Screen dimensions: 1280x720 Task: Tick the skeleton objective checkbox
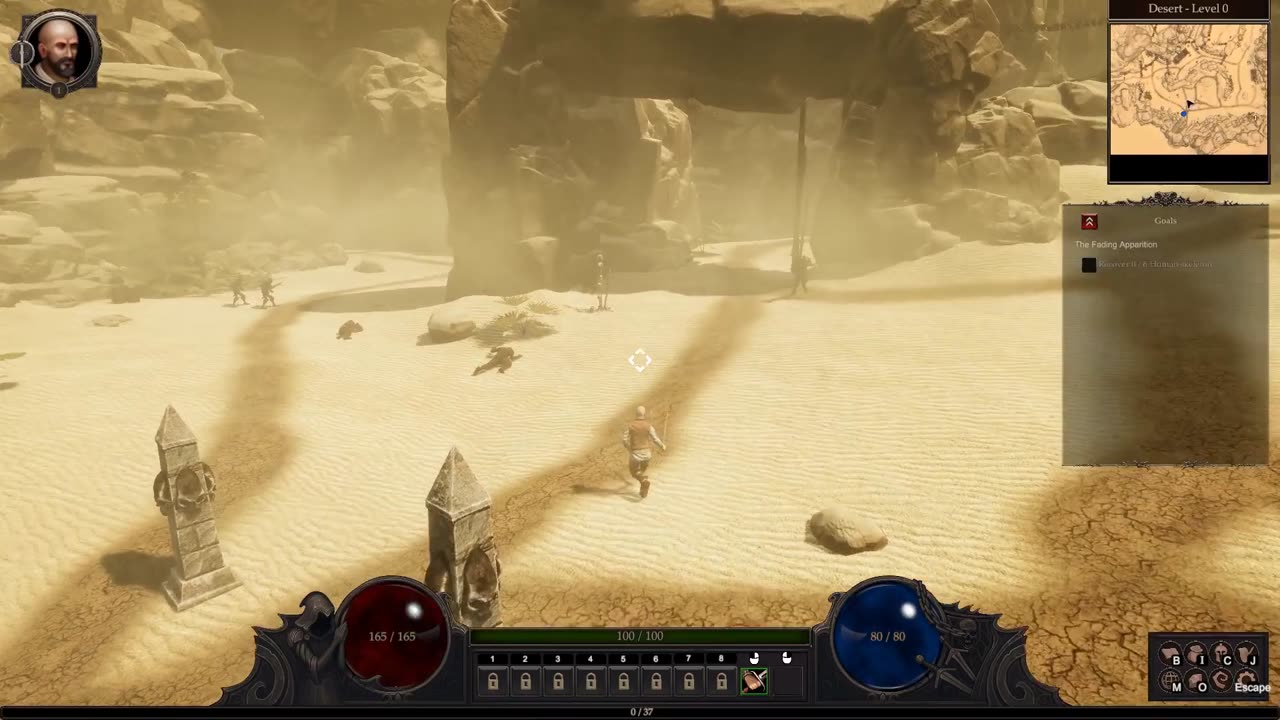click(1089, 265)
